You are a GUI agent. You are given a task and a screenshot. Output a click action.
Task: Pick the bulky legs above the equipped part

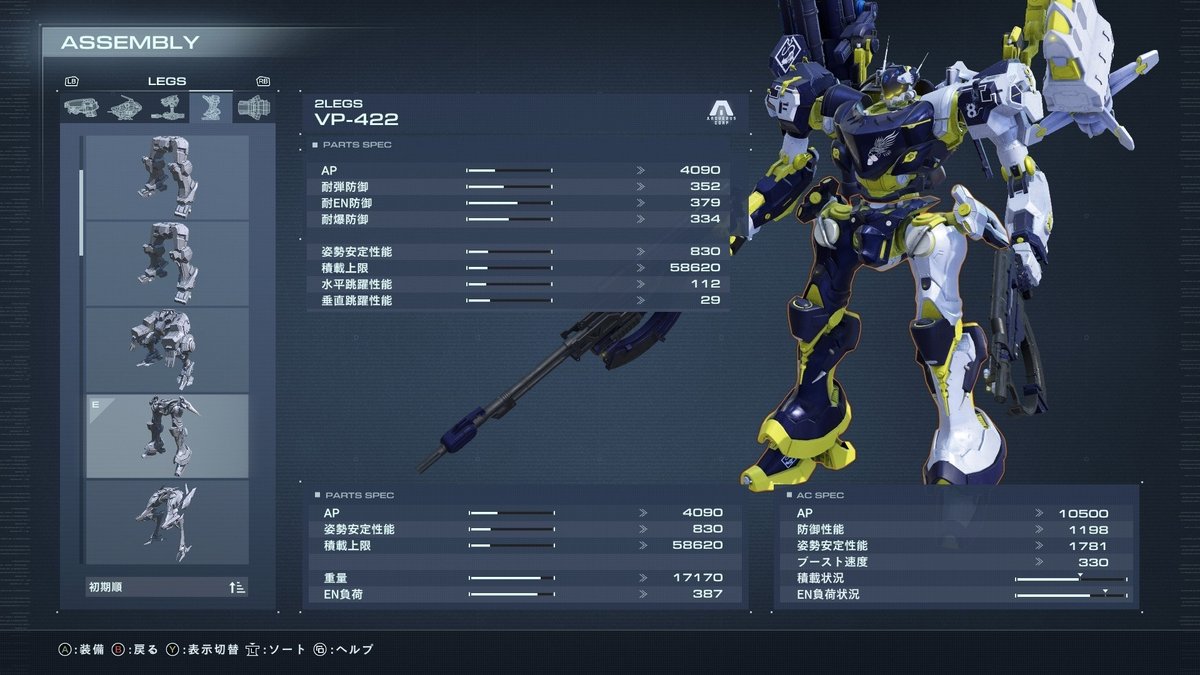[167, 349]
